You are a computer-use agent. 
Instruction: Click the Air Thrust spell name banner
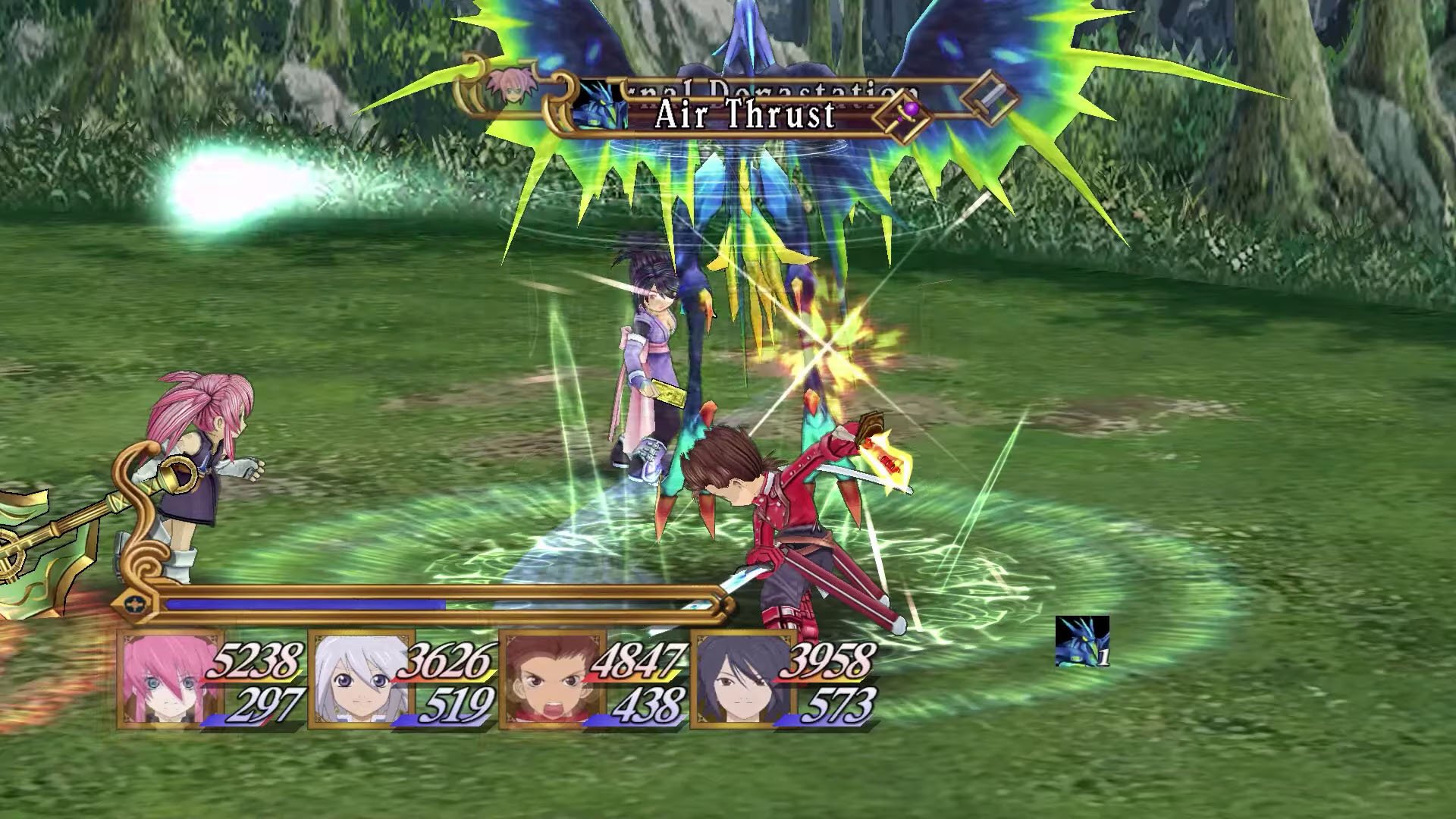(x=745, y=115)
